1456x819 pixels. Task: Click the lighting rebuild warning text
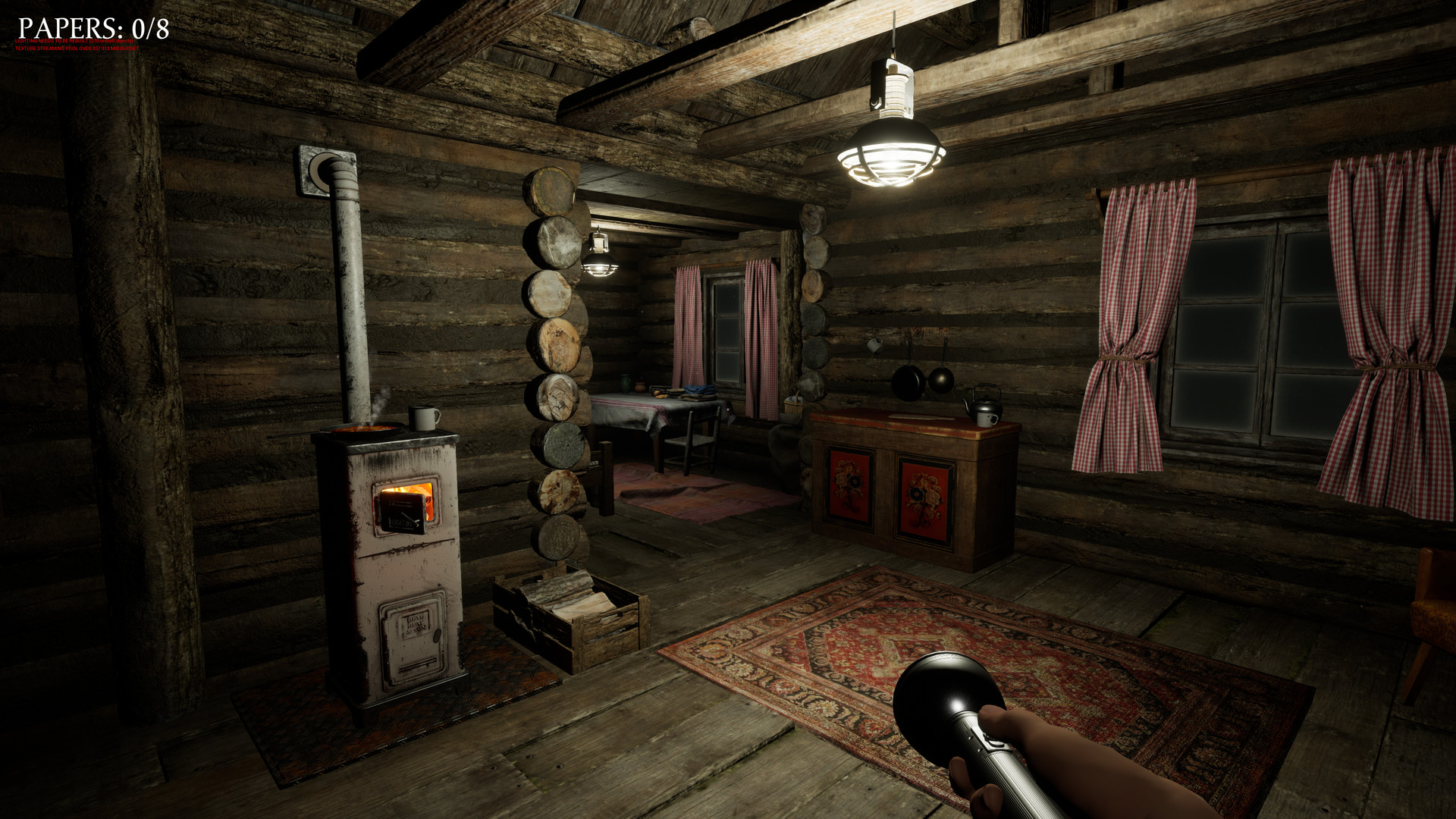(72, 42)
